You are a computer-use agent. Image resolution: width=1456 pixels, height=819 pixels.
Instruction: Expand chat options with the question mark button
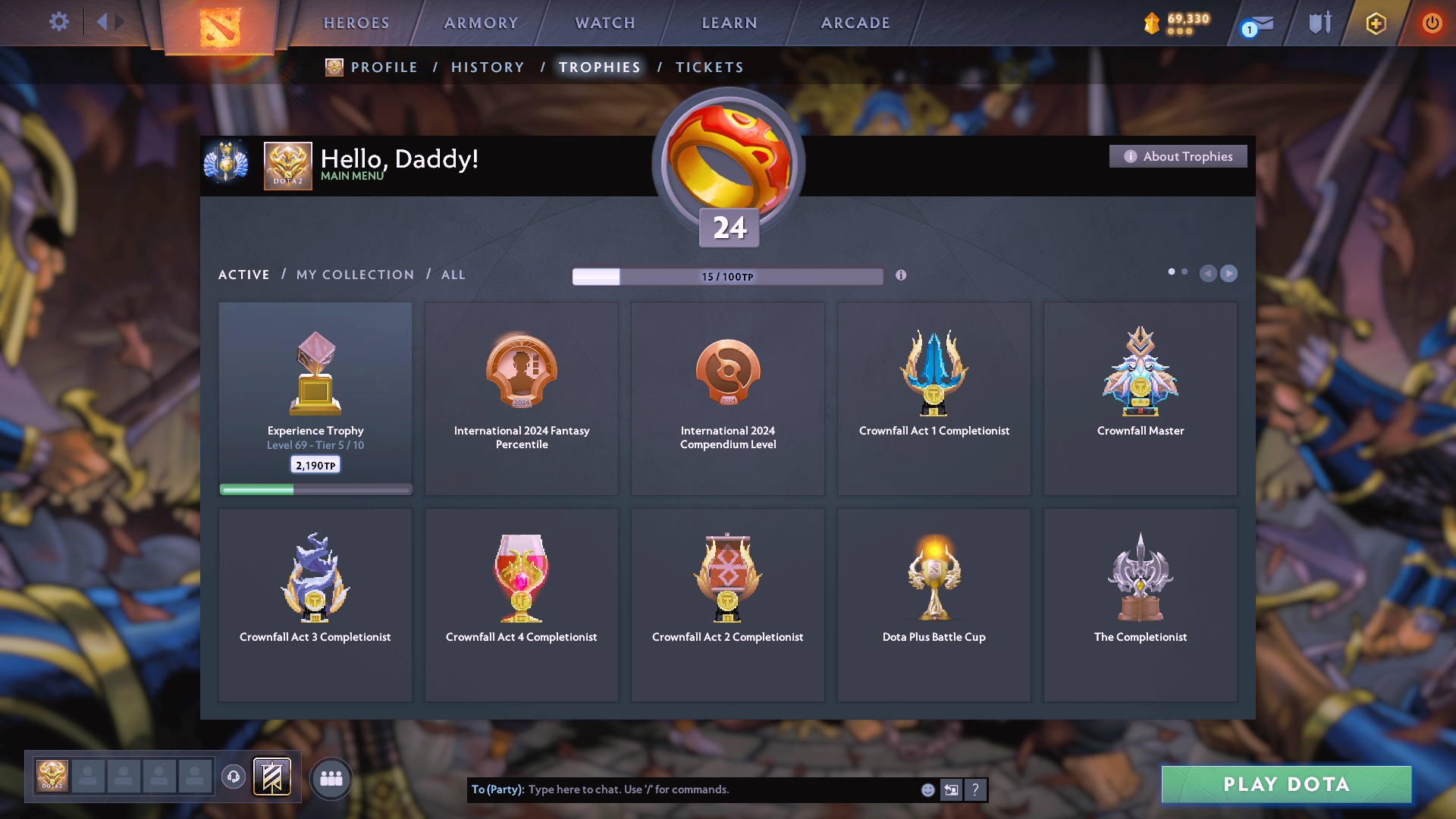coord(976,789)
